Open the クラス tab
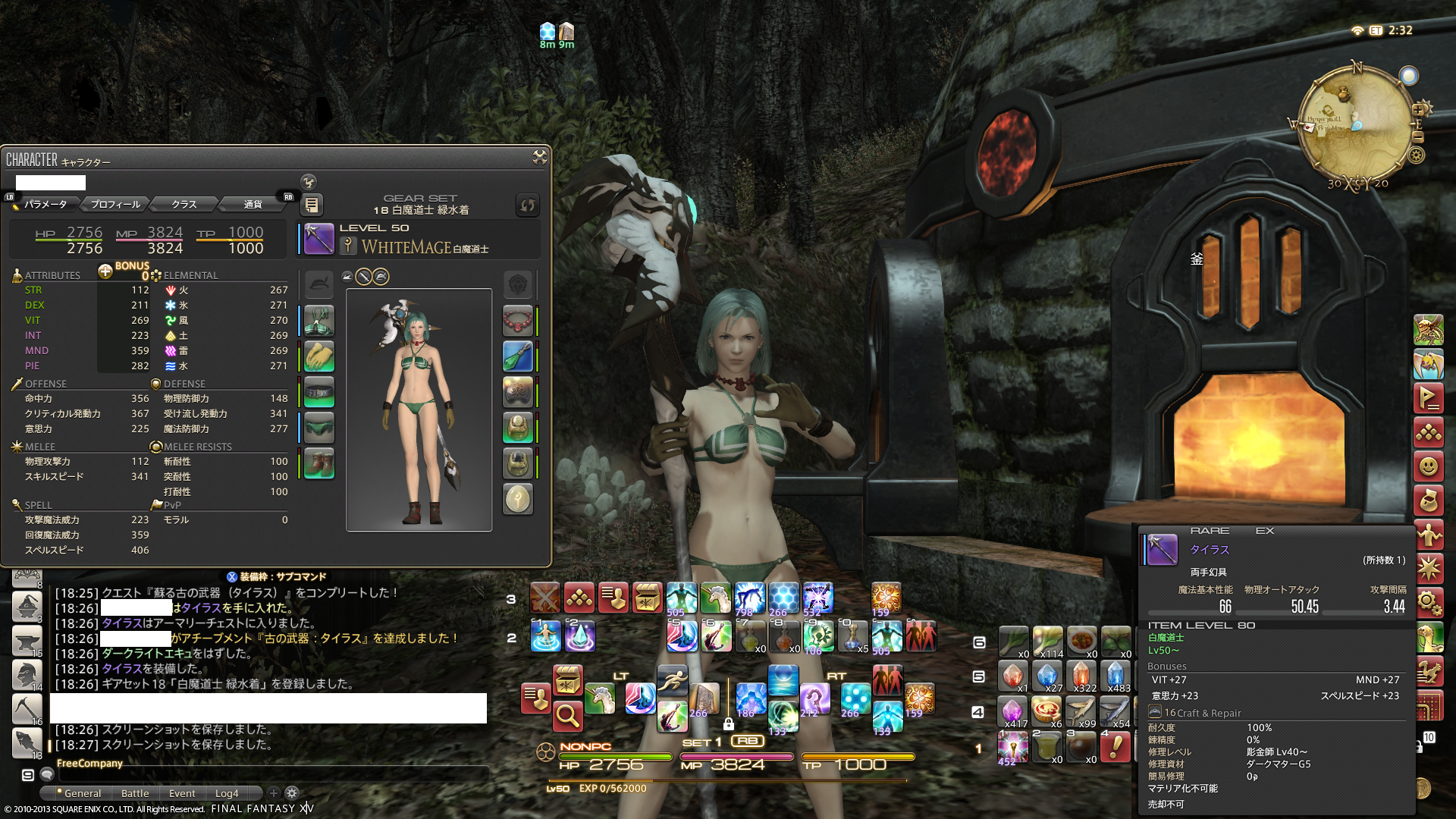 pos(184,204)
